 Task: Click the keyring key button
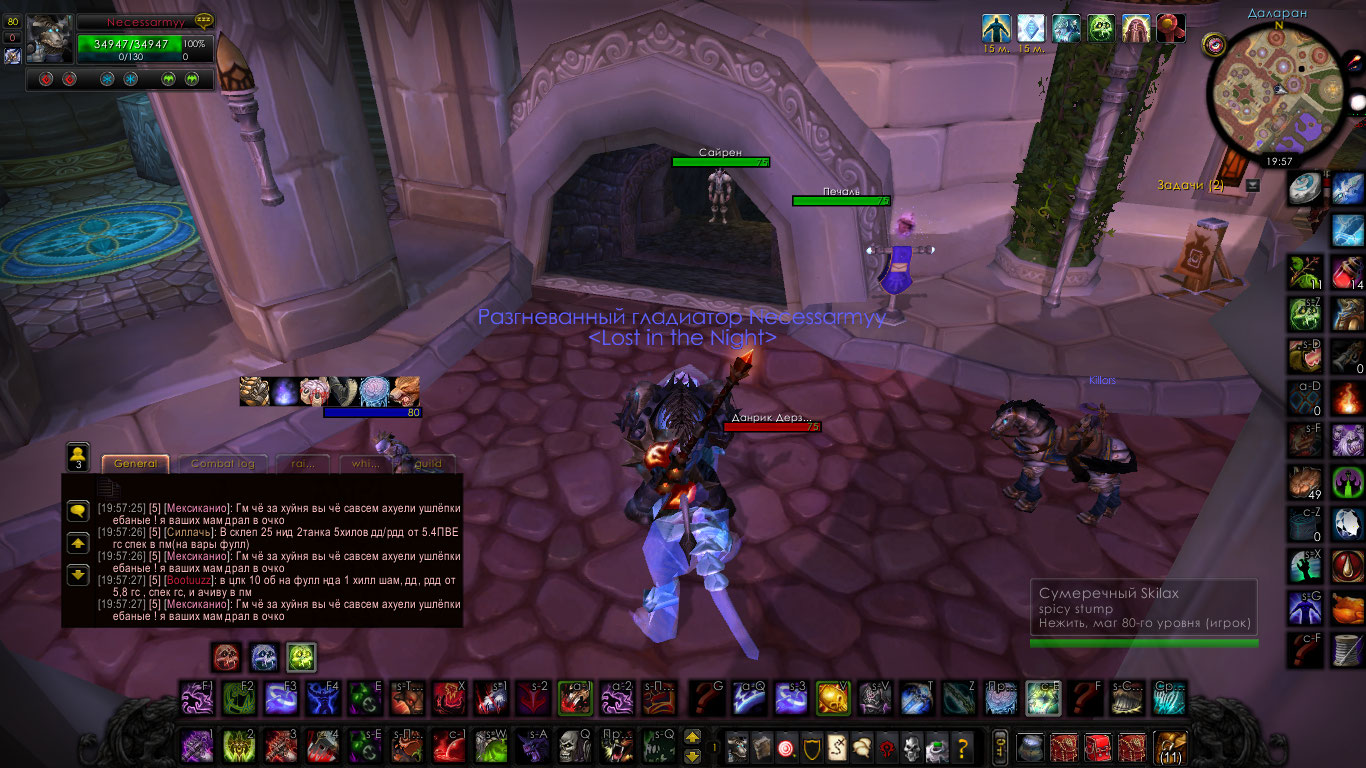click(998, 747)
